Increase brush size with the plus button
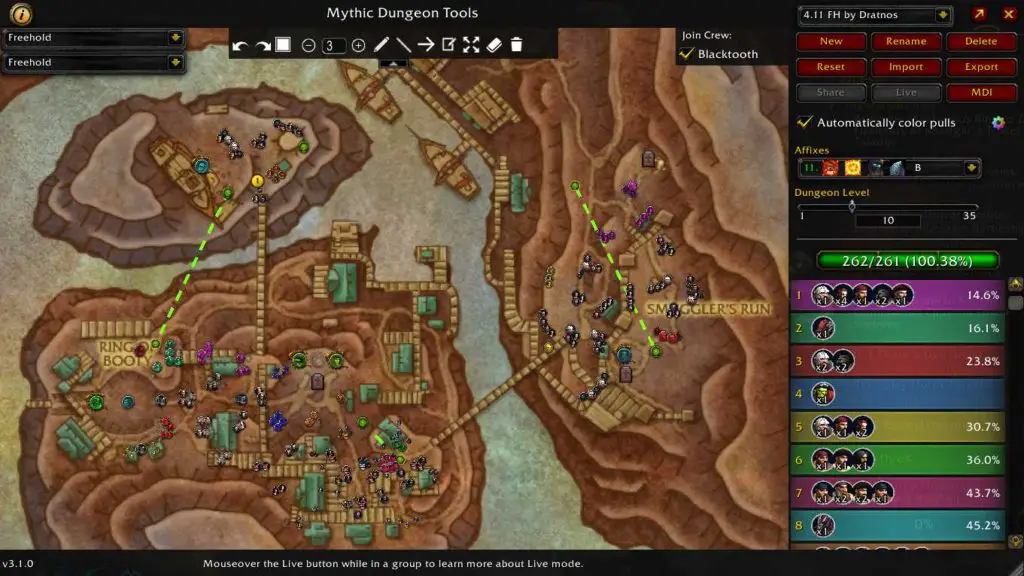This screenshot has height=576, width=1024. click(x=358, y=45)
